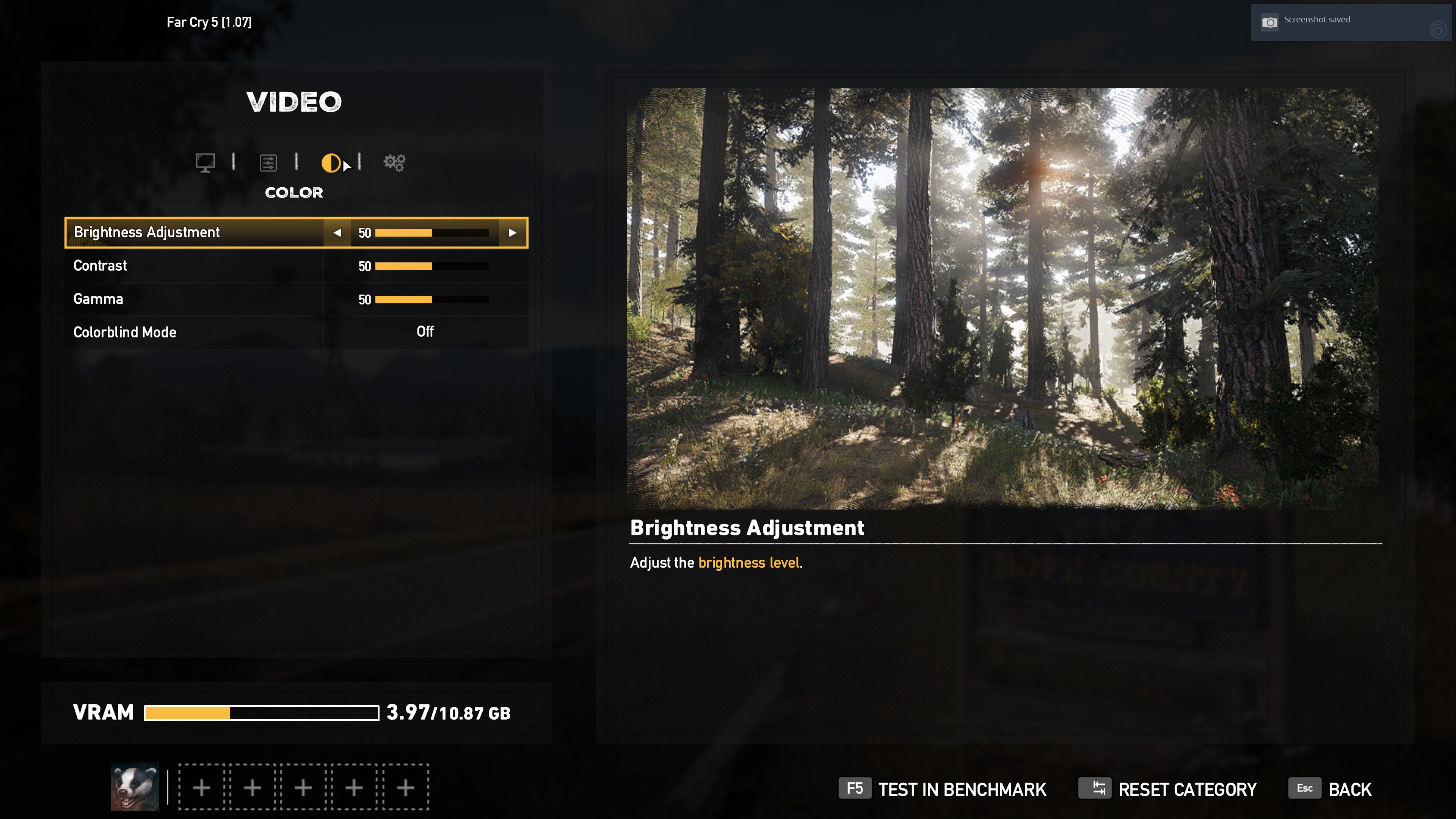
Task: Switch to the monitor display tab
Action: (x=205, y=163)
